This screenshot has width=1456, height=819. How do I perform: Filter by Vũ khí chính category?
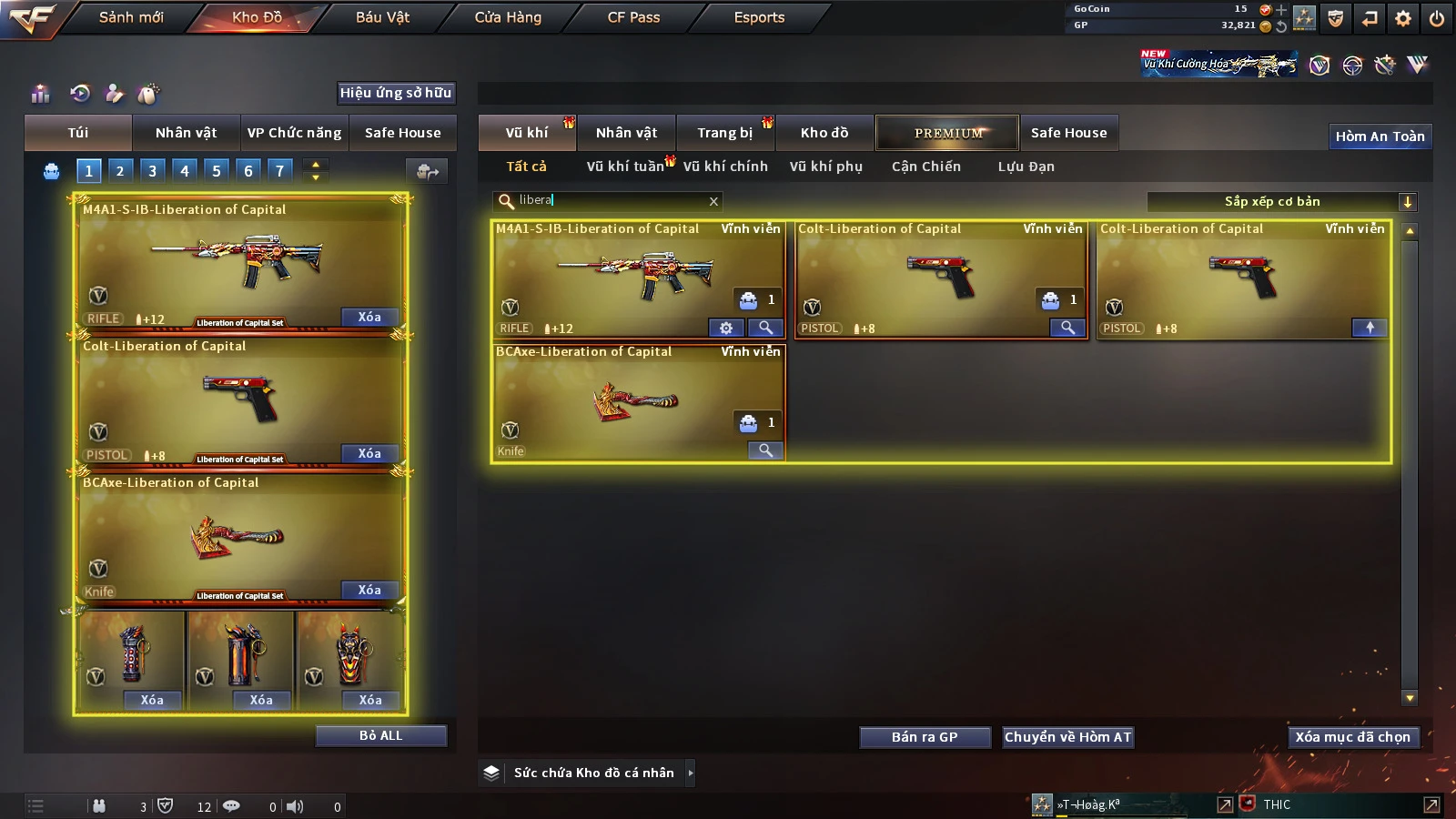tap(725, 167)
